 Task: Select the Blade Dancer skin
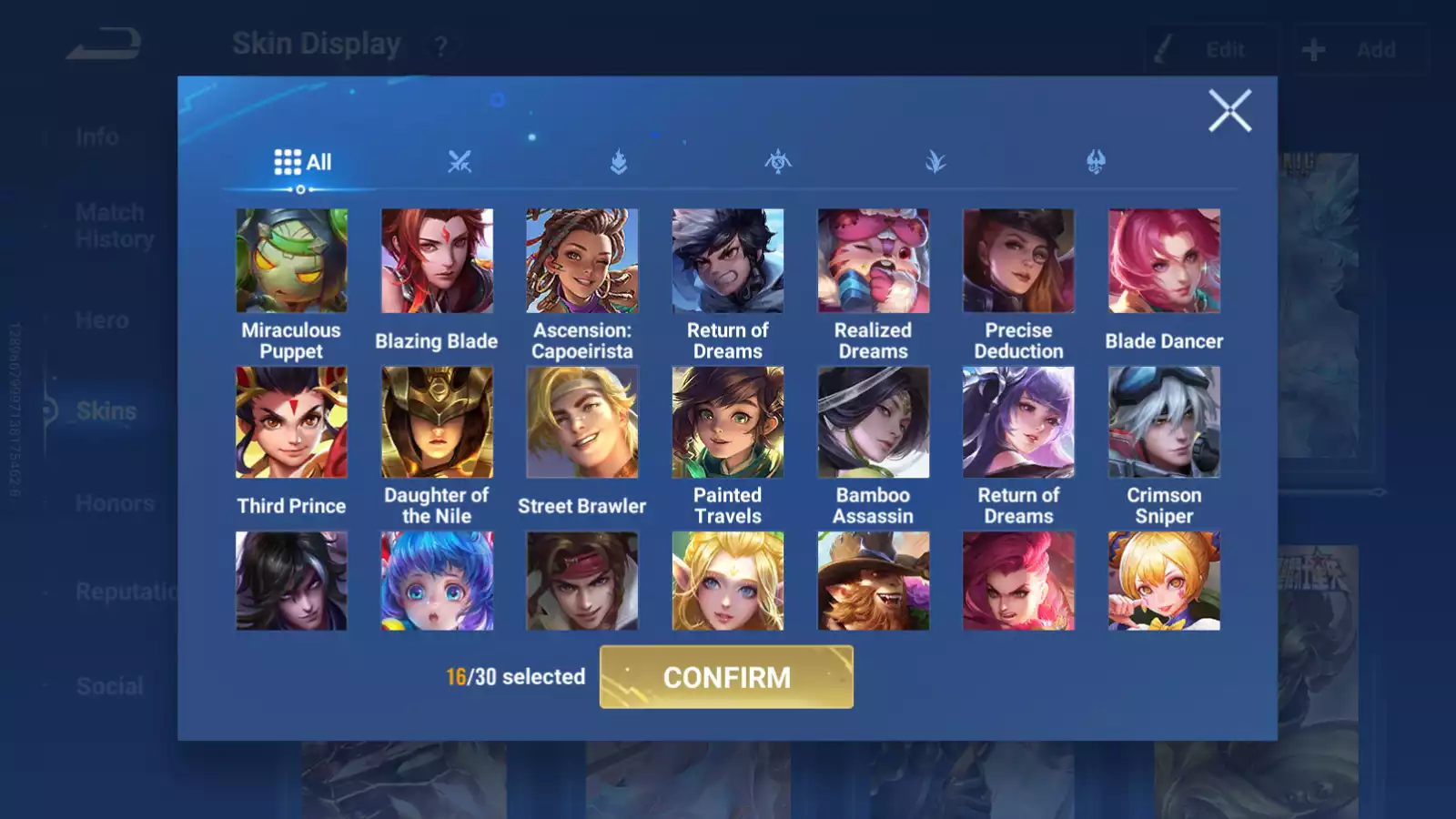[x=1164, y=261]
